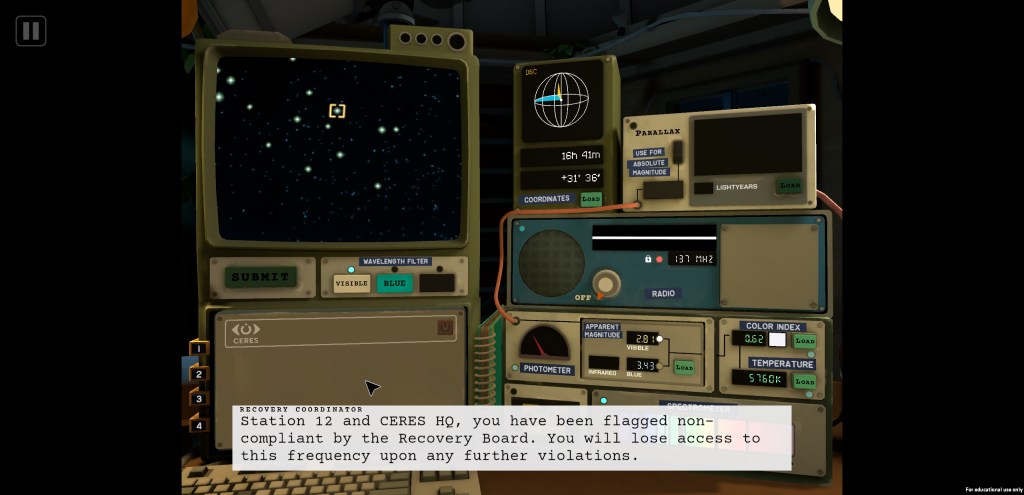
Task: Load the Parallax lightyears reading
Action: 790,186
